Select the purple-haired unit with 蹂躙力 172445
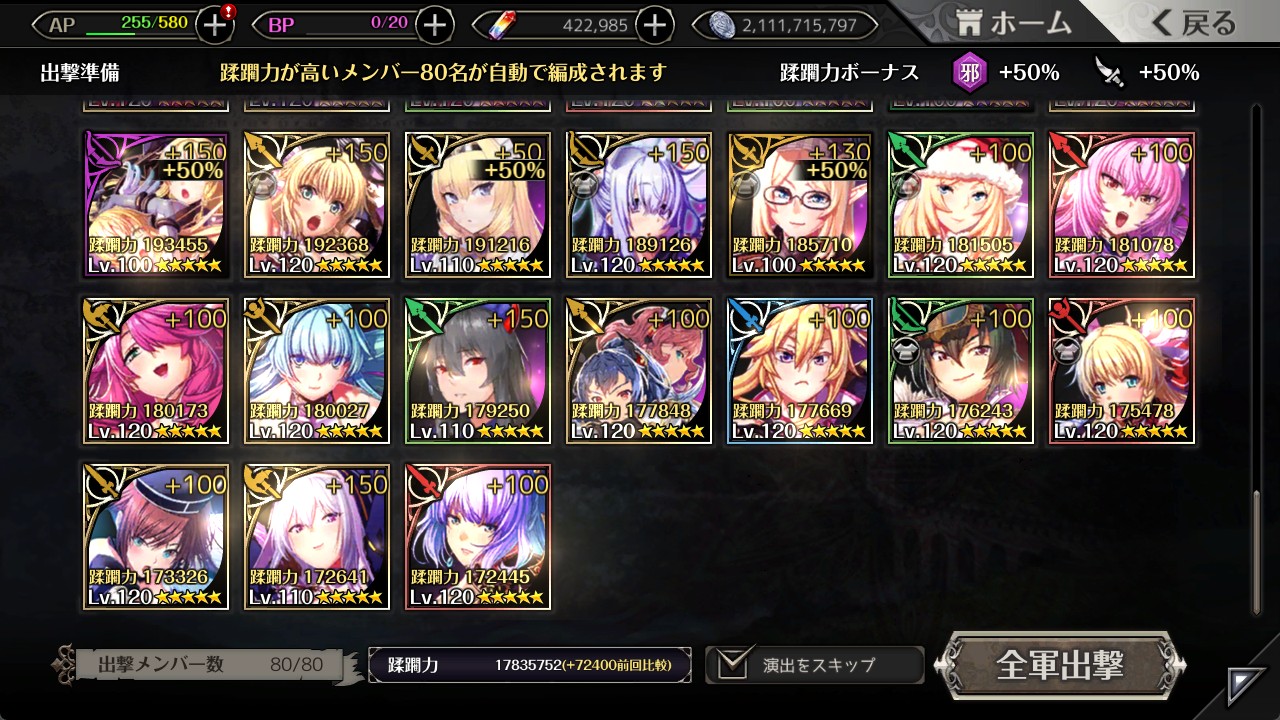Viewport: 1280px width, 720px height. pyautogui.click(x=478, y=537)
